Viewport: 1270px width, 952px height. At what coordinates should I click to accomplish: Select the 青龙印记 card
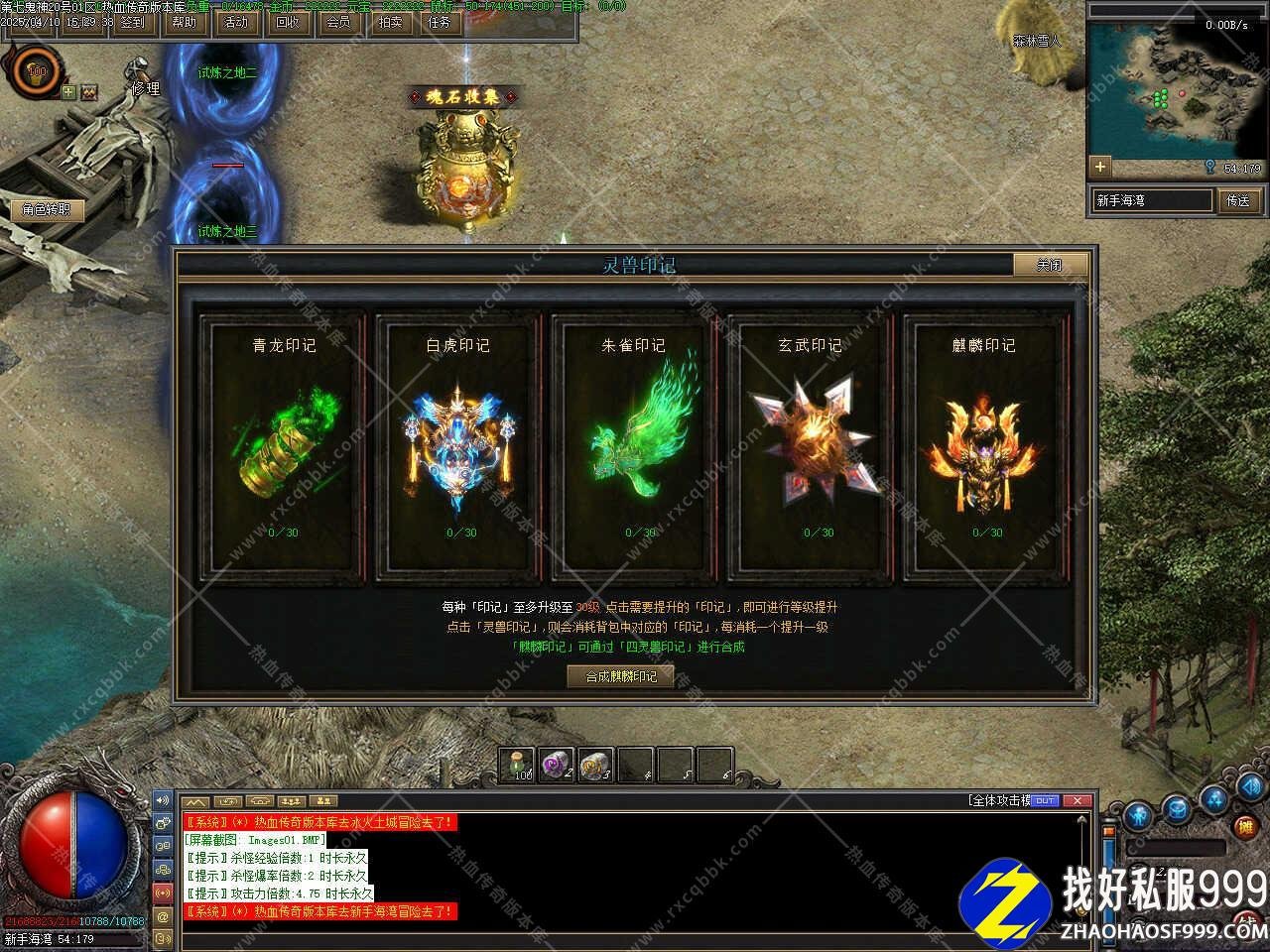coord(284,446)
